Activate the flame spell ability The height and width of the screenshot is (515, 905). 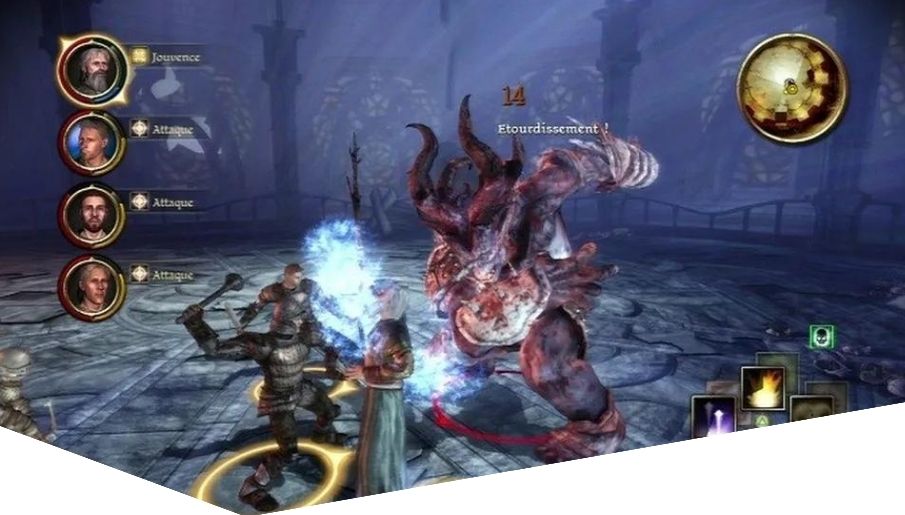click(761, 388)
